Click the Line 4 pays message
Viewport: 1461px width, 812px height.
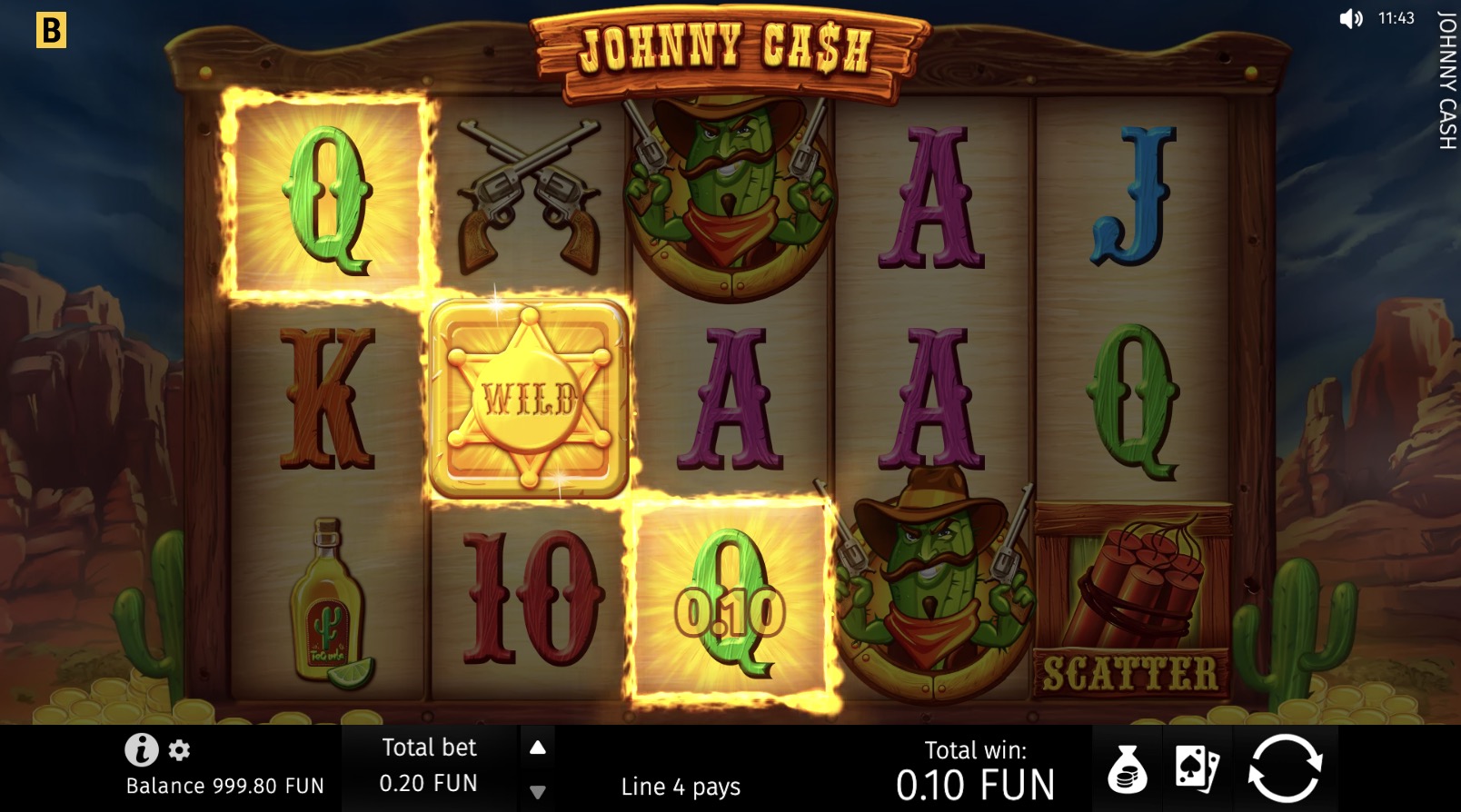[x=679, y=787]
